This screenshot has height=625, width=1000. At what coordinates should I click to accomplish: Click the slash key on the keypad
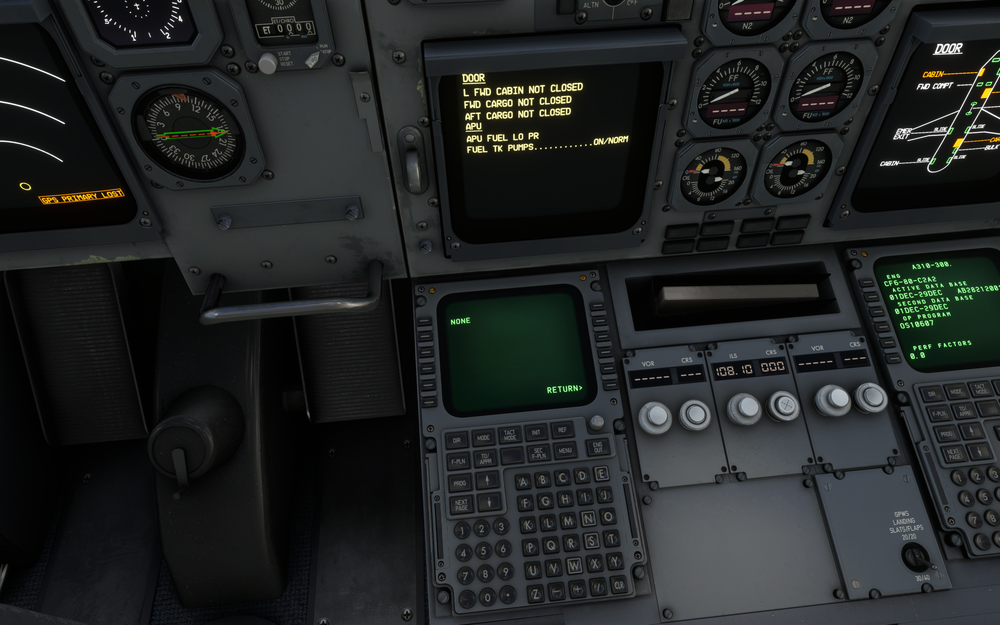[599, 587]
